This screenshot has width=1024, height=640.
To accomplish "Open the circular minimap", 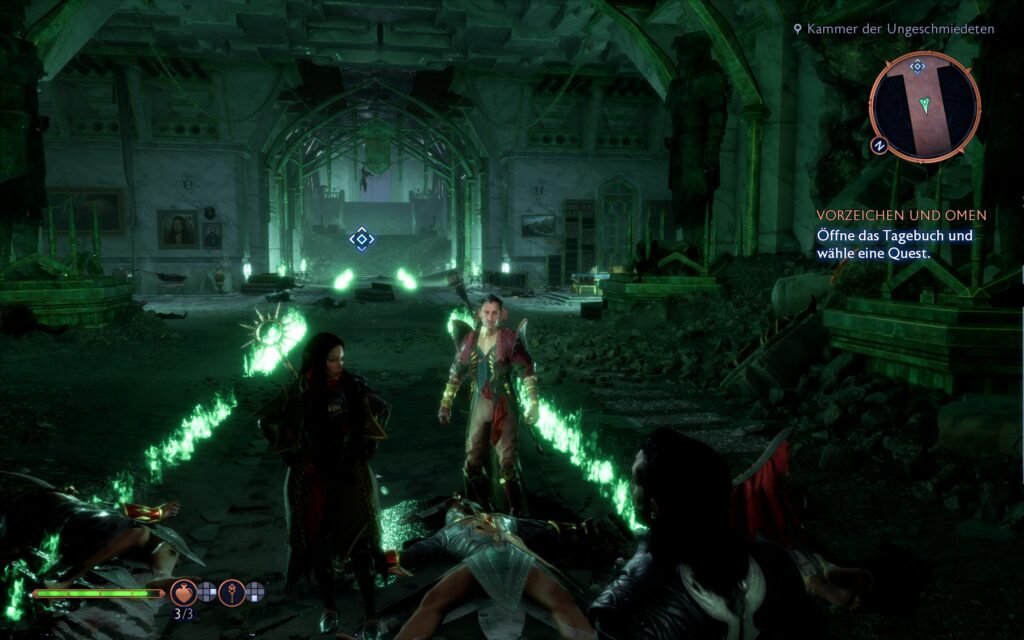I will pyautogui.click(x=924, y=106).
